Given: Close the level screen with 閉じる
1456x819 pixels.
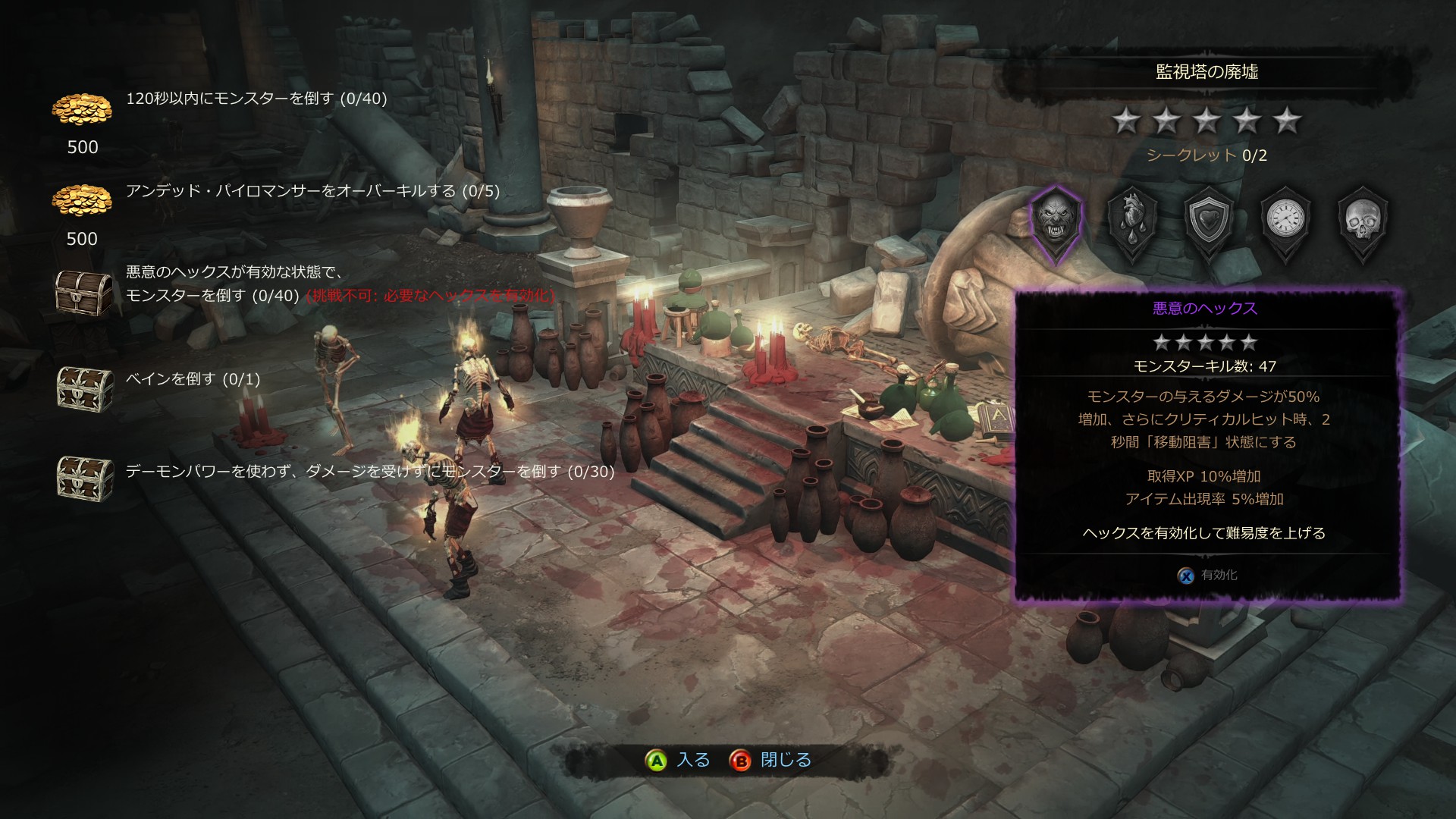Looking at the screenshot, I should 770,760.
